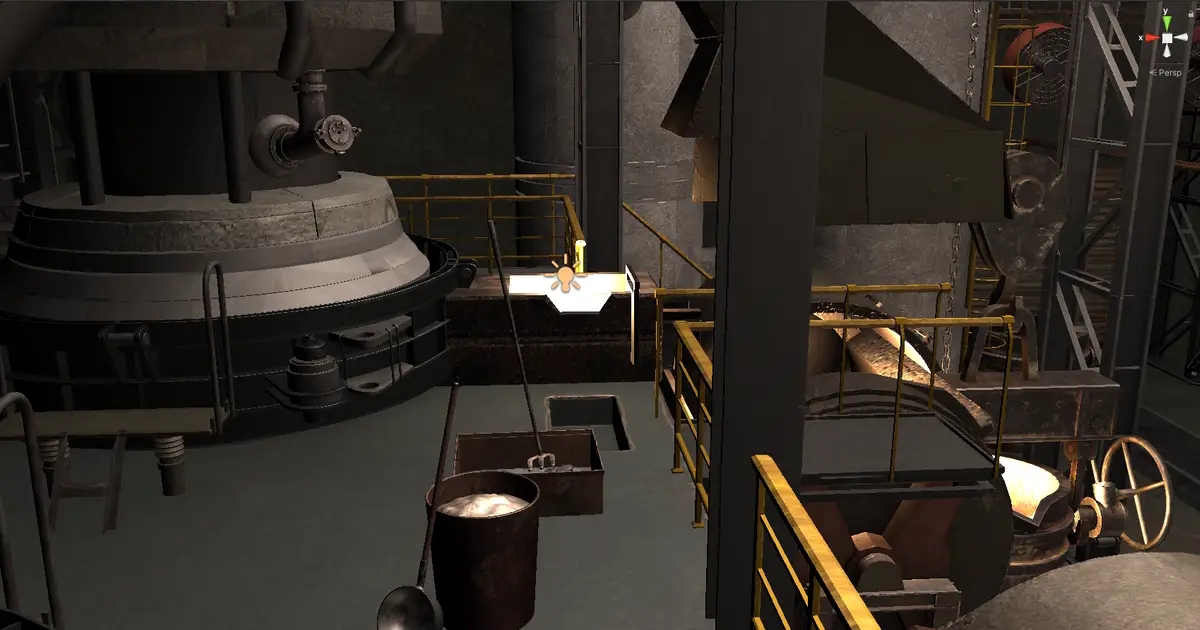This screenshot has height=630, width=1200.
Task: Click the green Y axis cone
Action: coord(1167,22)
